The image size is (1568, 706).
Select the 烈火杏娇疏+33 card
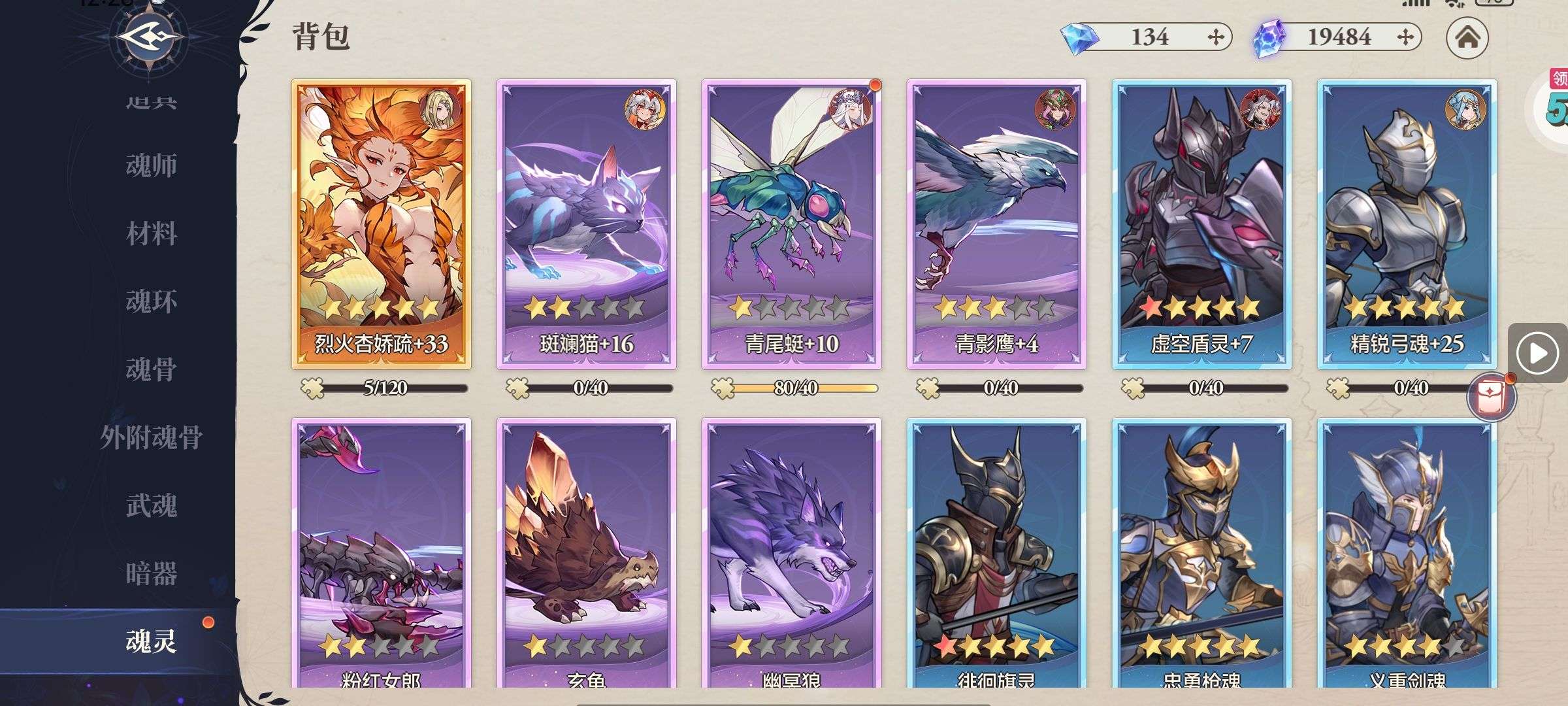[381, 224]
